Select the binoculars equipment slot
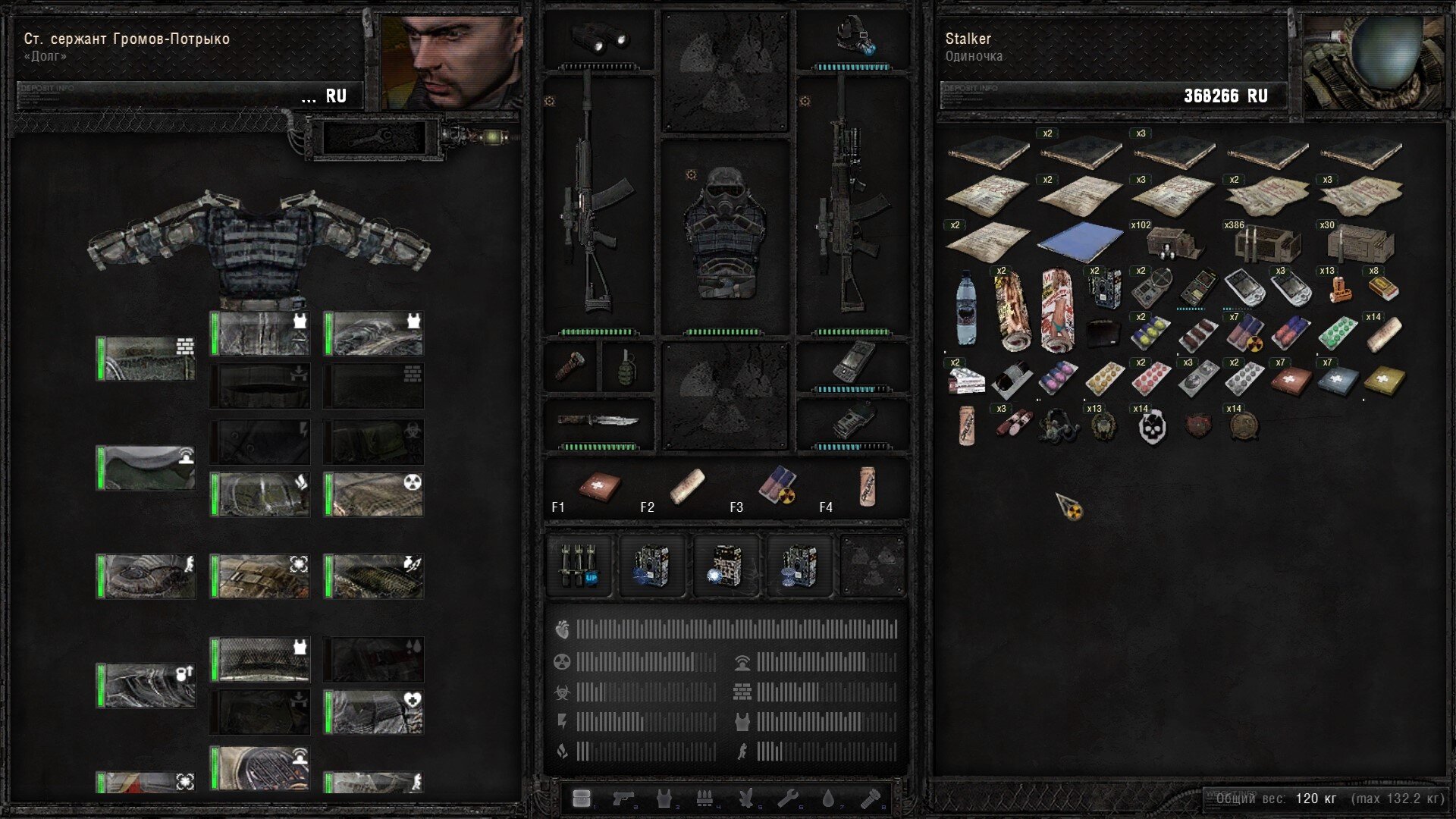The image size is (1456, 819). (599, 38)
